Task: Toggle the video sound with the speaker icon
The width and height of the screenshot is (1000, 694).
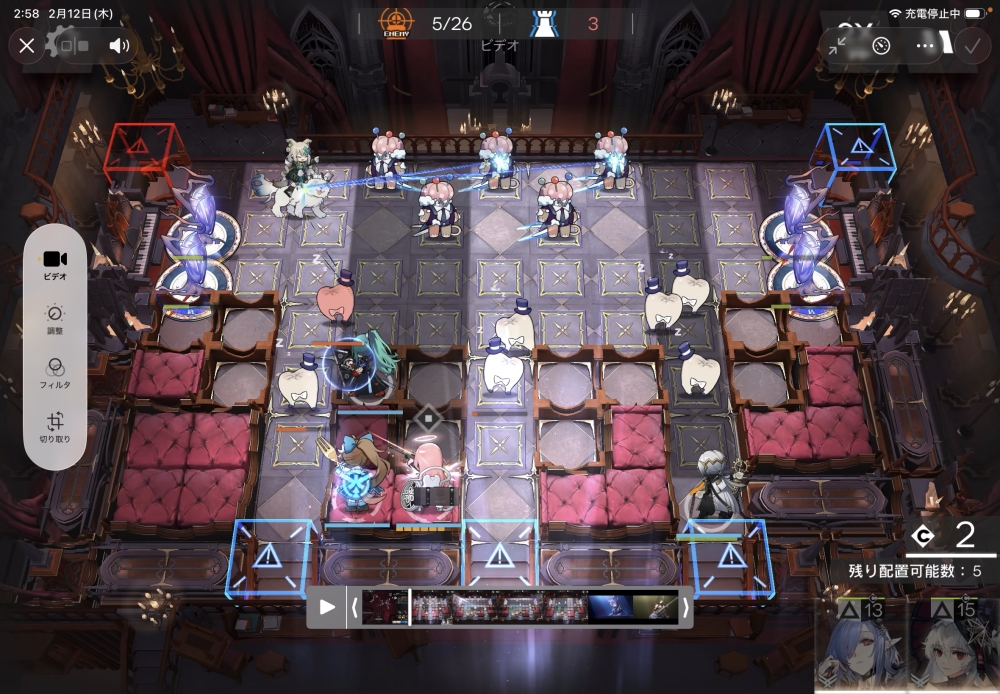Action: (120, 45)
